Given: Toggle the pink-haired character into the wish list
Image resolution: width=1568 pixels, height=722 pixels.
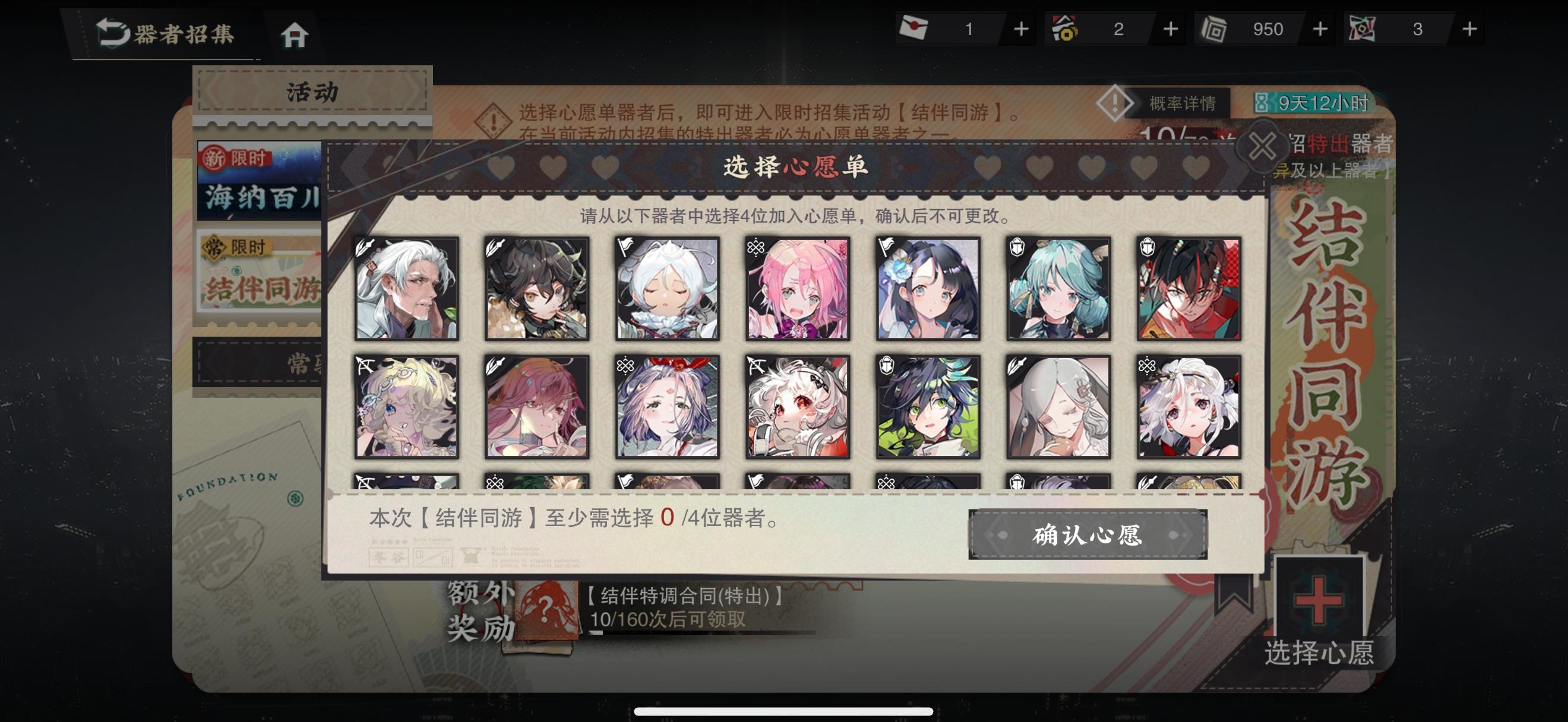Looking at the screenshot, I should [798, 289].
